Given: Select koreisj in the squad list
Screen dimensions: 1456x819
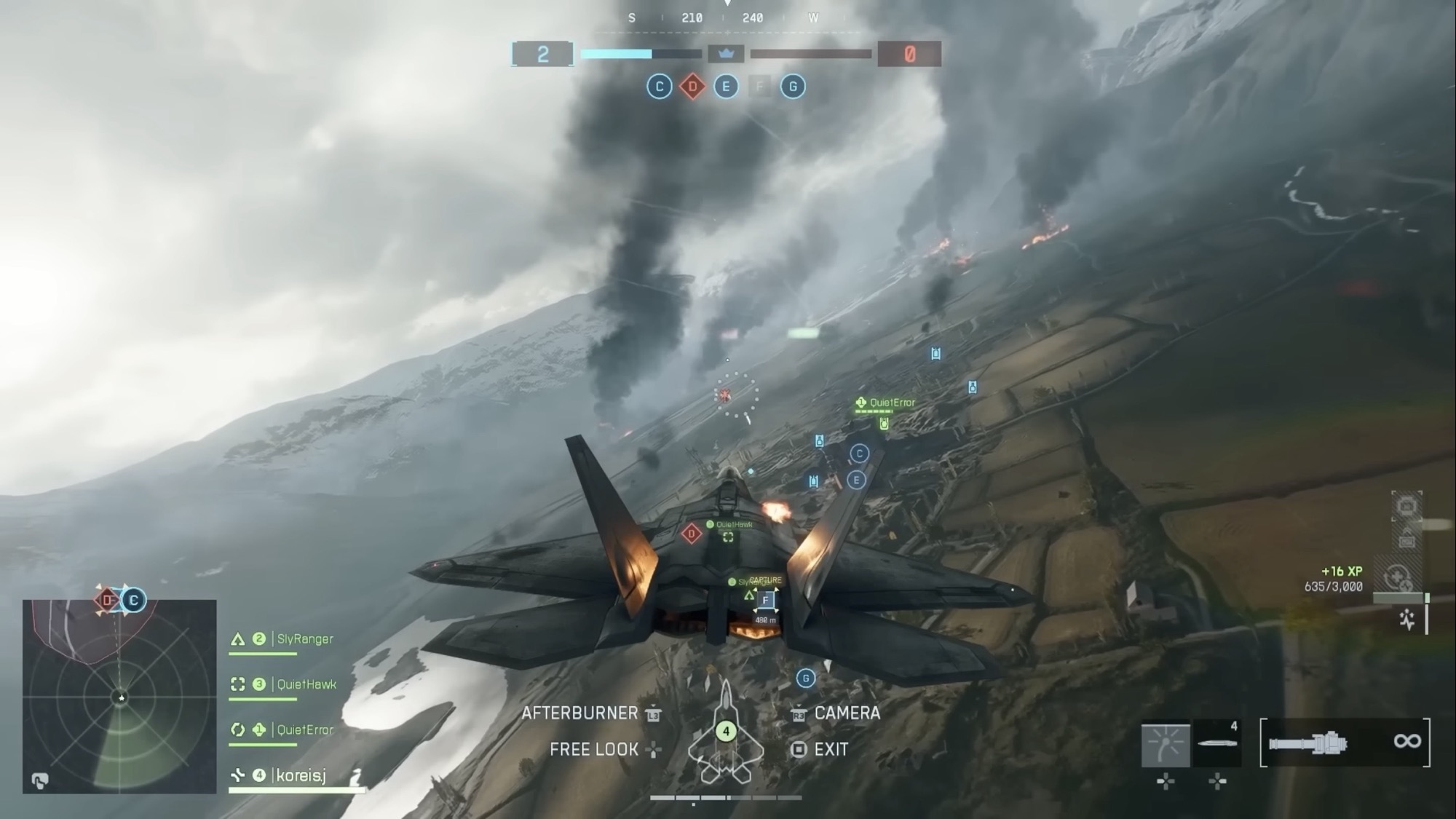Looking at the screenshot, I should pyautogui.click(x=300, y=775).
